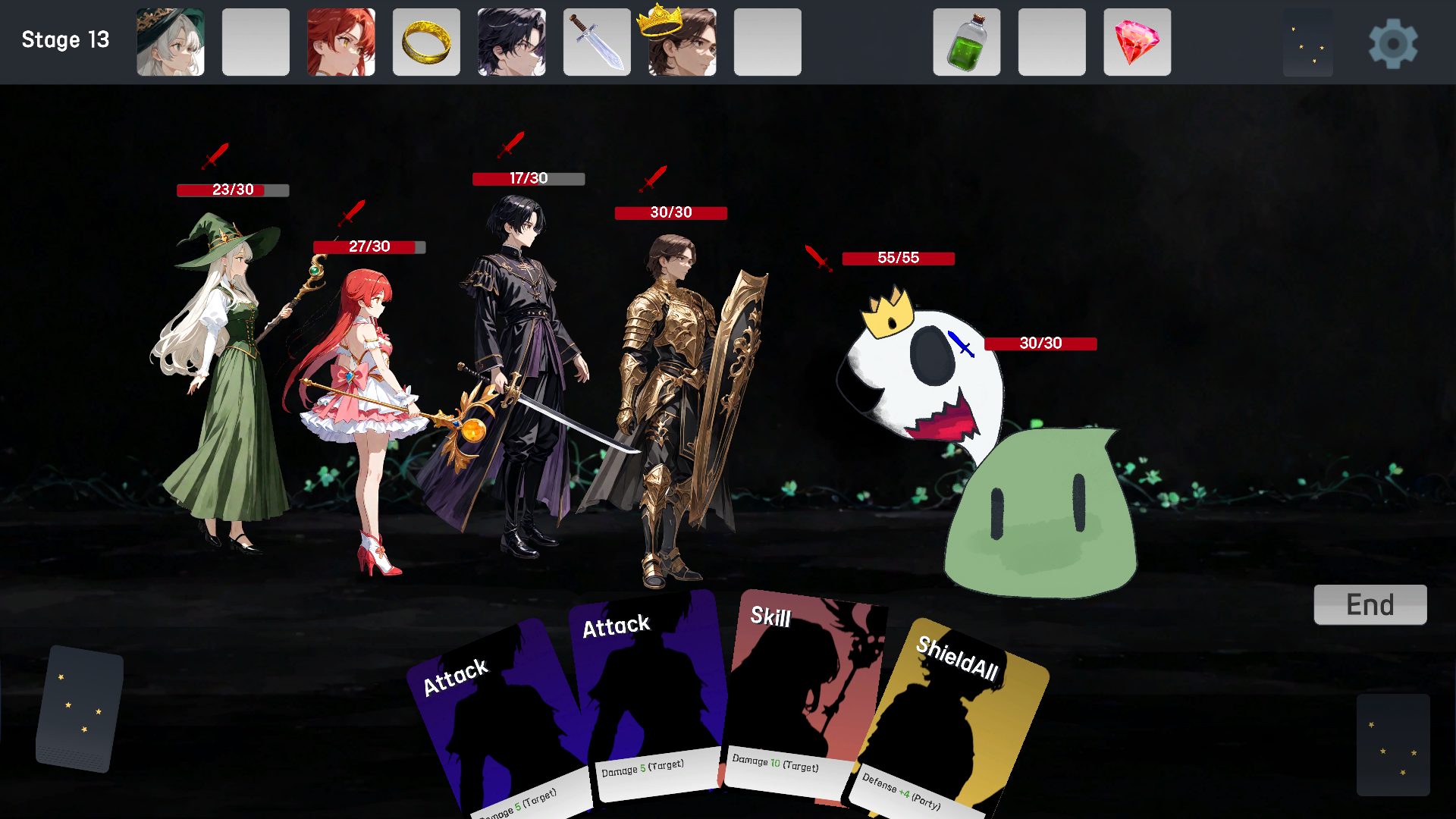Screen dimensions: 1456x819
Task: Click the red-haired heroine portrait
Action: pos(340,42)
